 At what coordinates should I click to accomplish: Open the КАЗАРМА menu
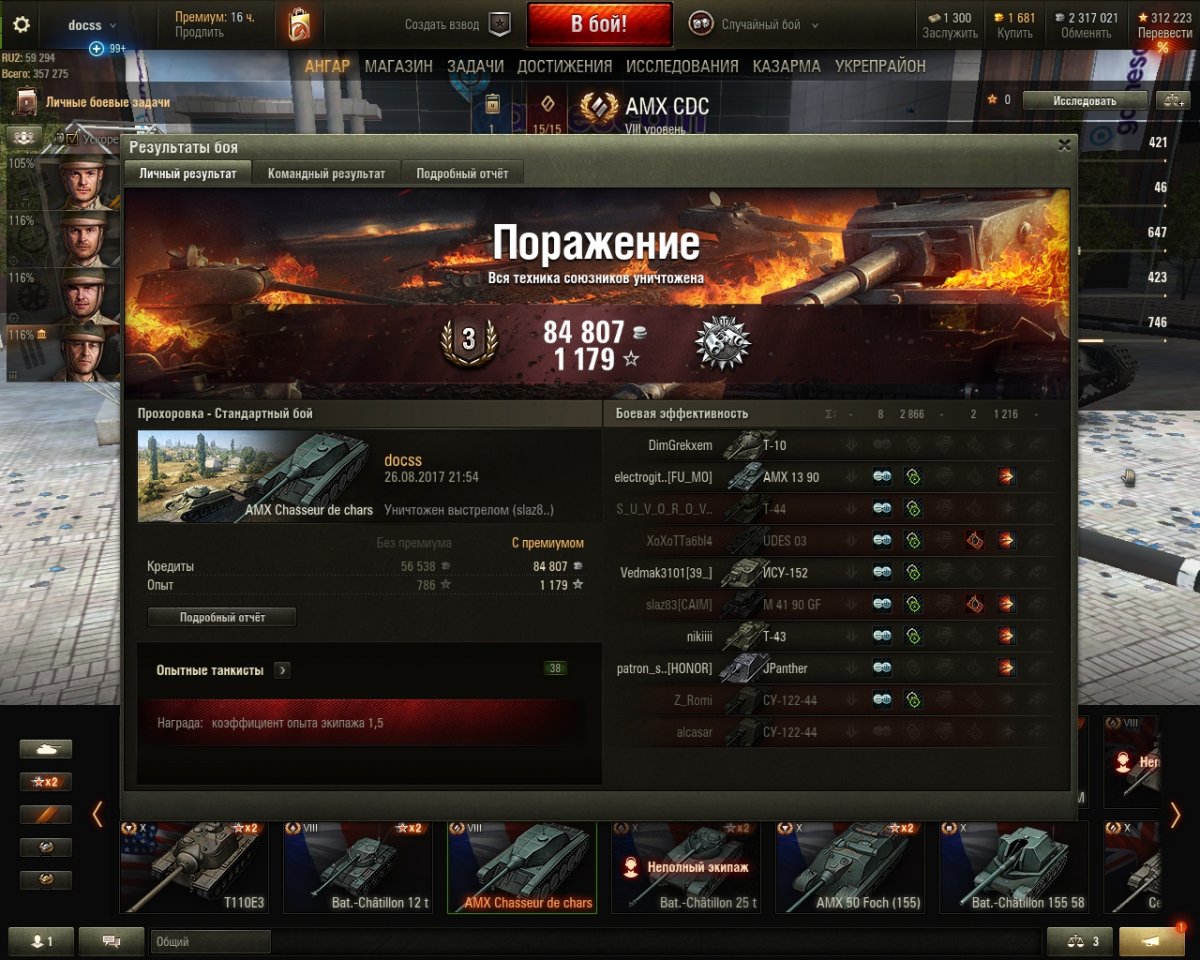click(787, 66)
